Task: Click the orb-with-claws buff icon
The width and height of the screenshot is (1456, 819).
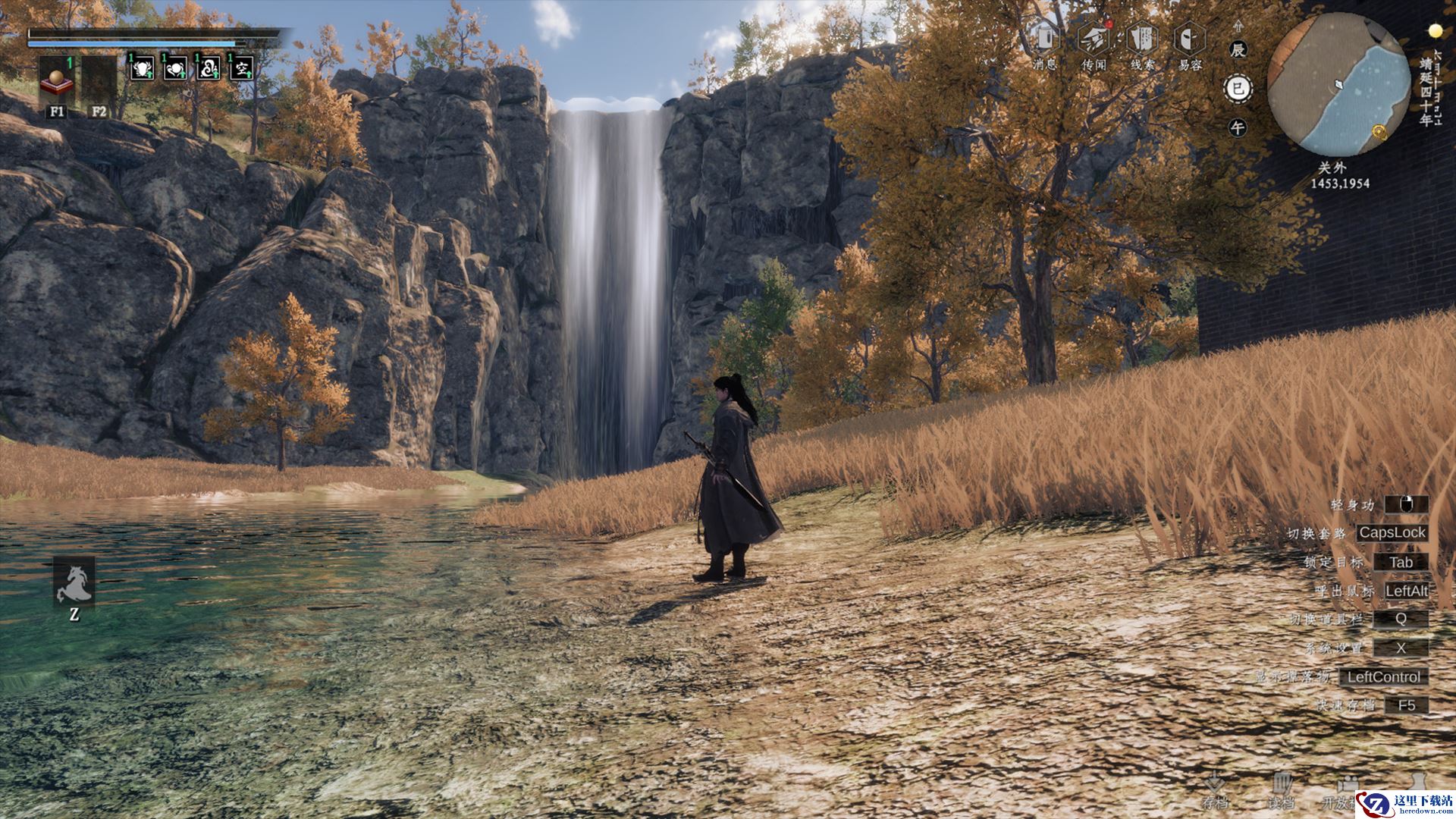Action: 175,68
